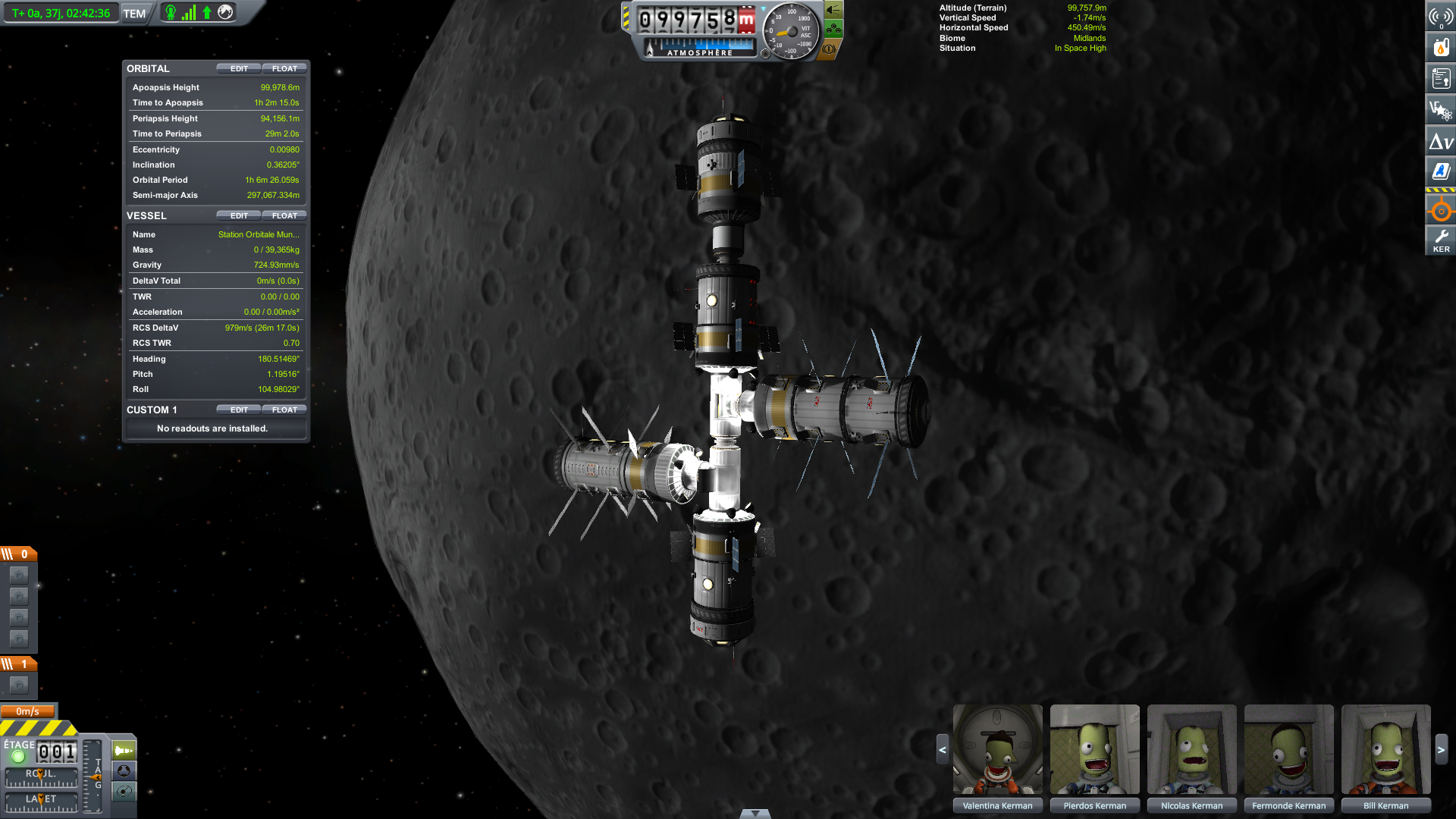Edit the ORBITAL readout section
Screen dimensions: 1456x819
(x=239, y=68)
